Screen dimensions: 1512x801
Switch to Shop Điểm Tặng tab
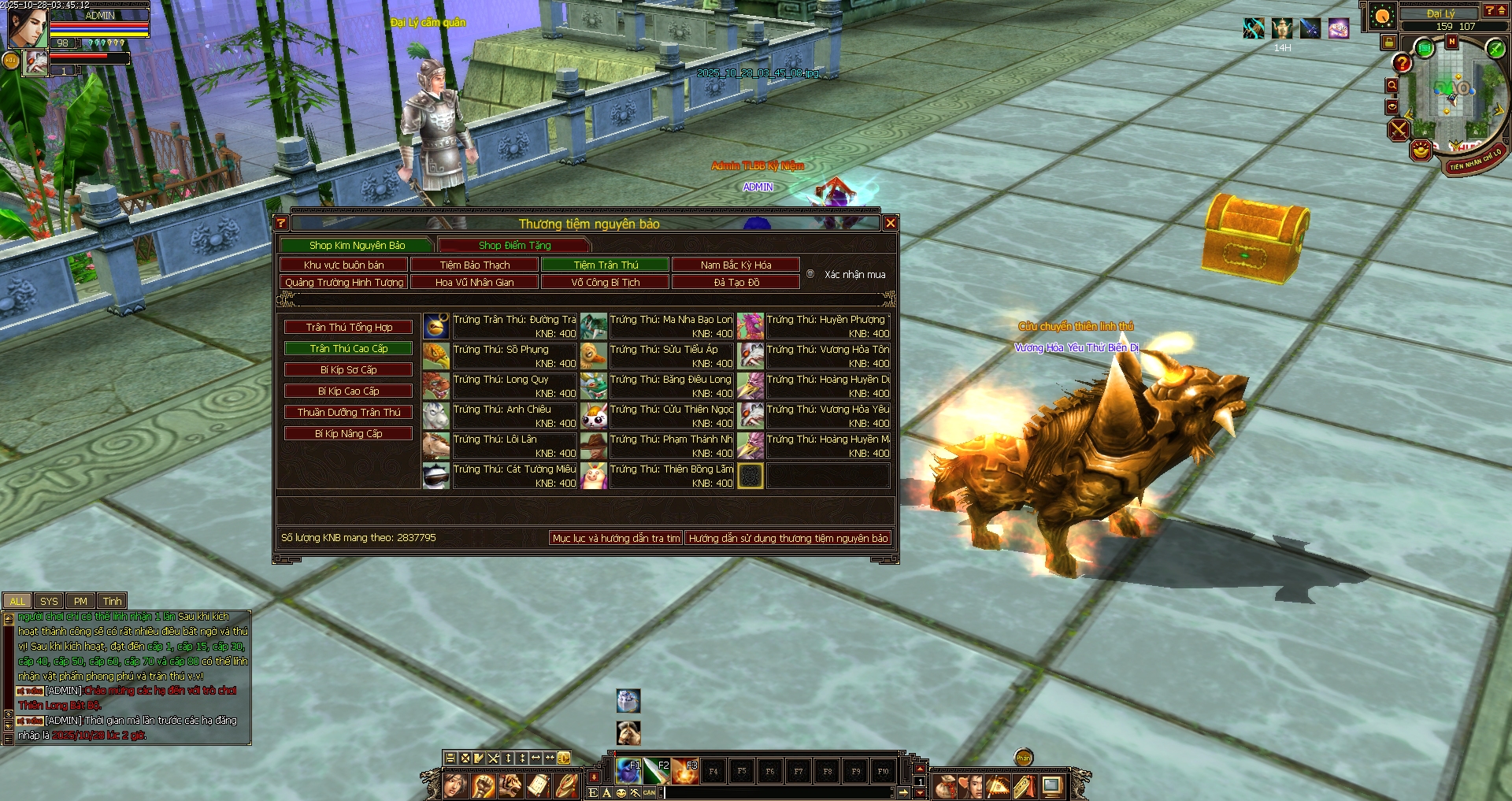pyautogui.click(x=514, y=246)
